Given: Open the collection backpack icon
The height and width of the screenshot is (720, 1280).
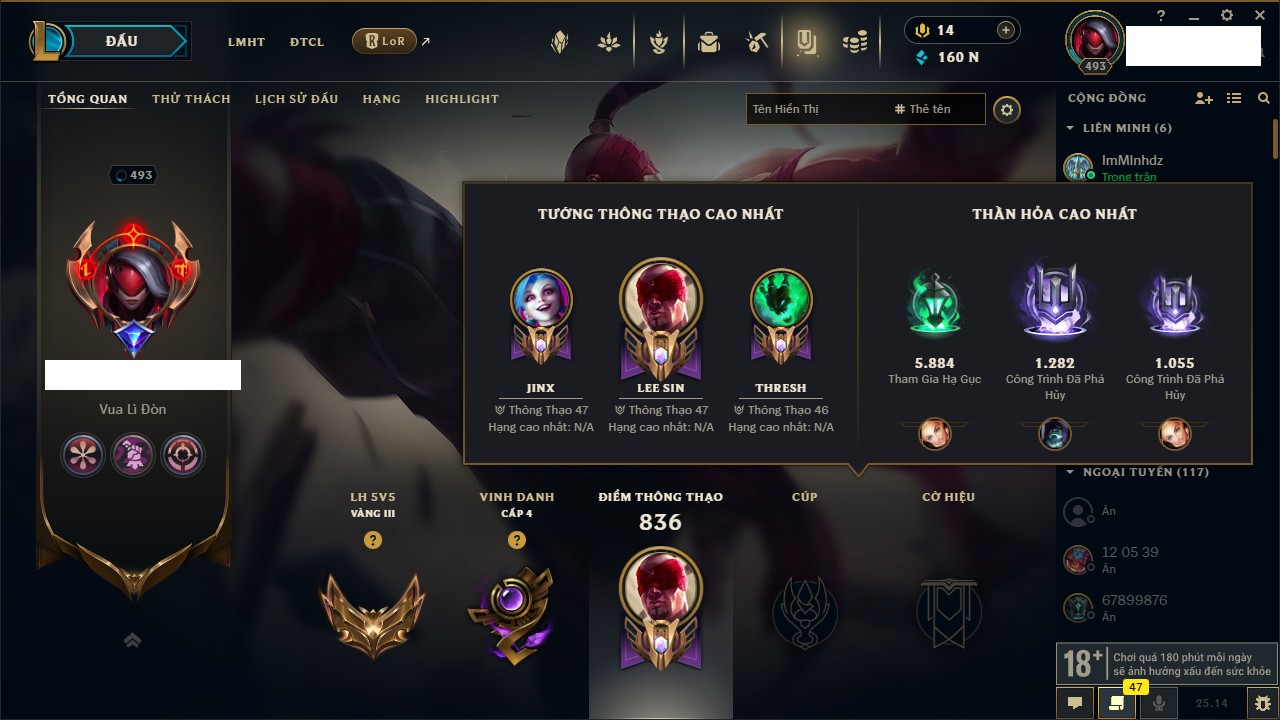Looking at the screenshot, I should 708,41.
